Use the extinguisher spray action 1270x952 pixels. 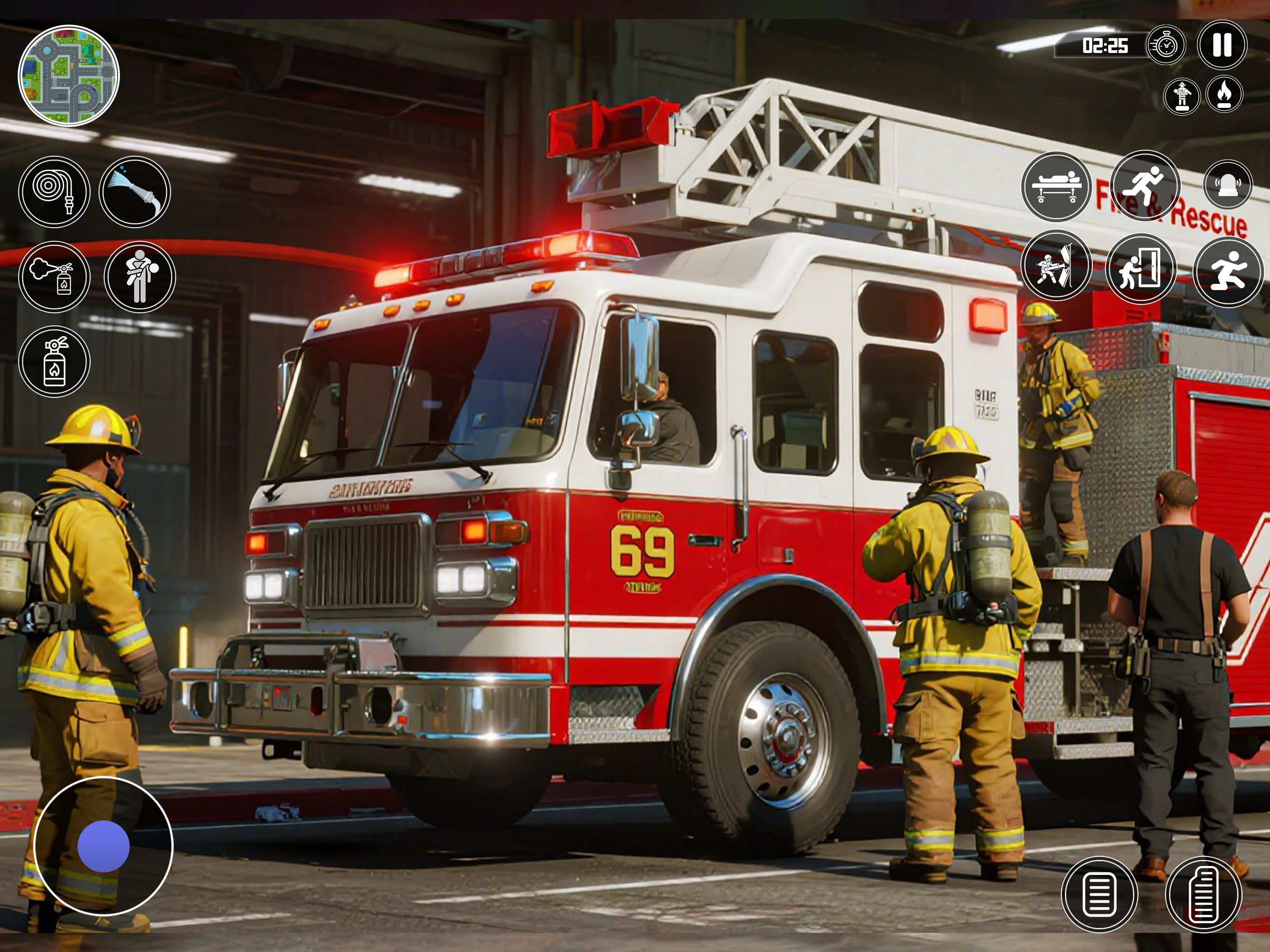(54, 277)
